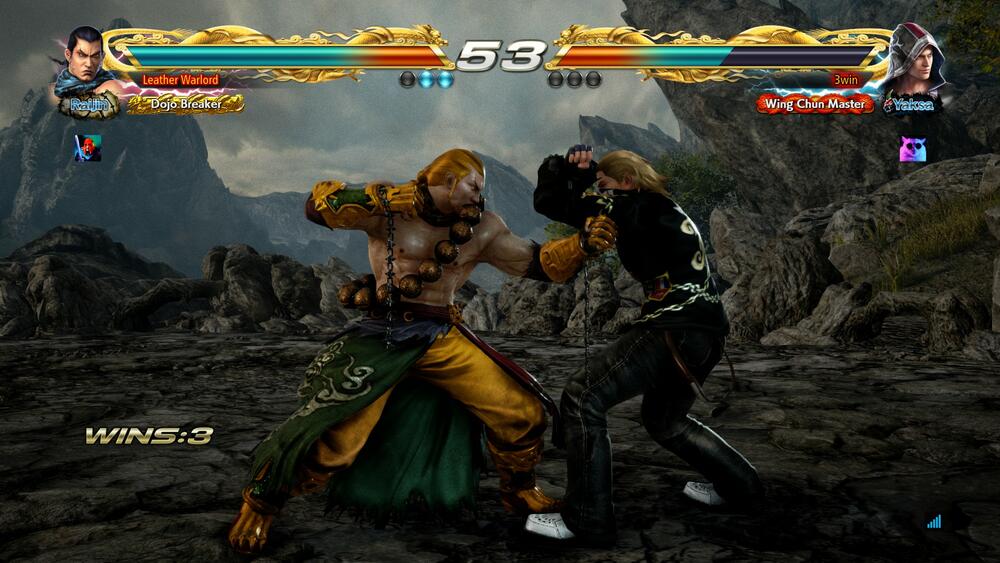The width and height of the screenshot is (1000, 563).
Task: Open the right player's pink avatar icon
Action: (x=912, y=150)
